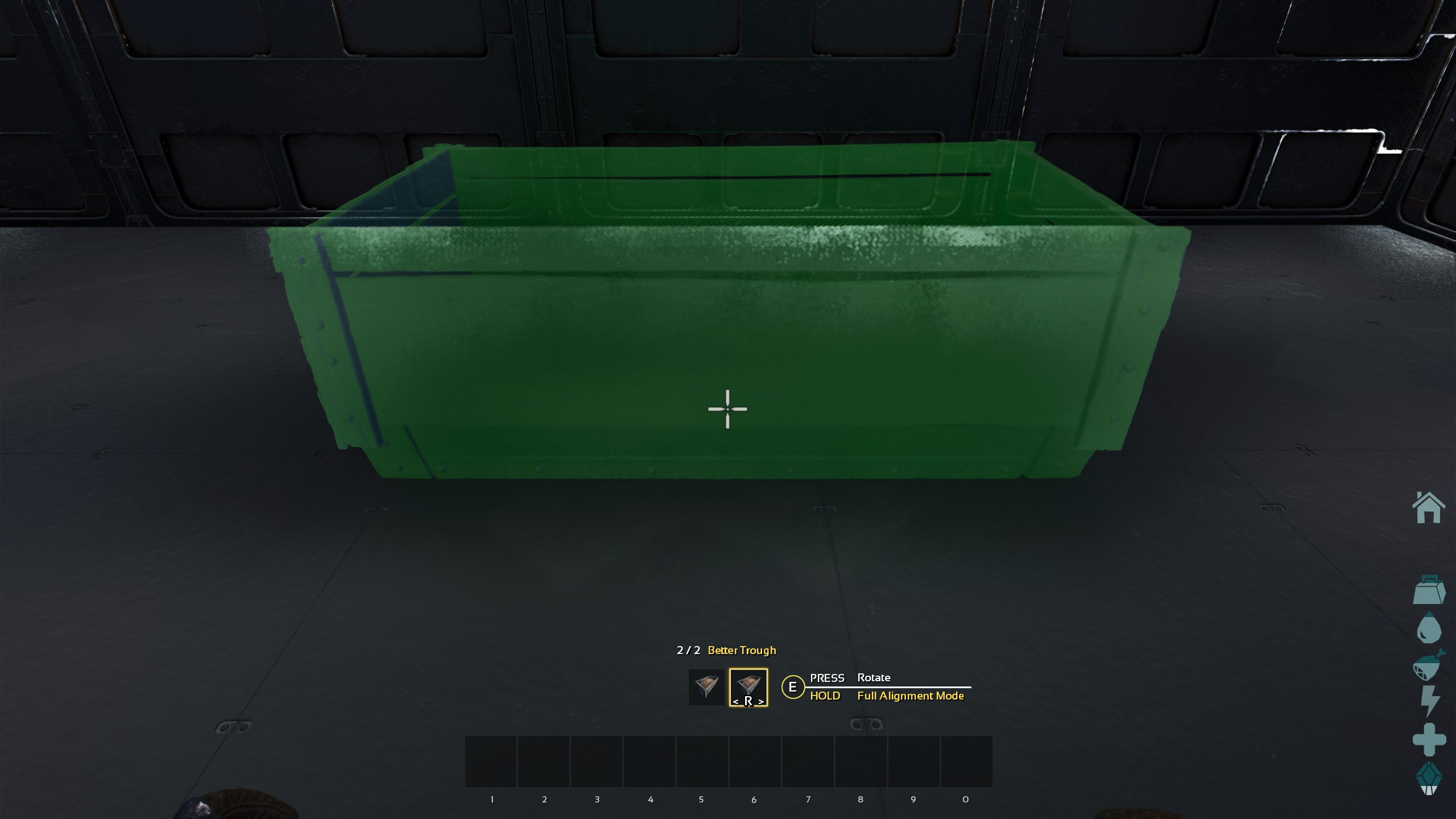The image size is (1456, 819).
Task: Click the Better Trough label
Action: [742, 650]
